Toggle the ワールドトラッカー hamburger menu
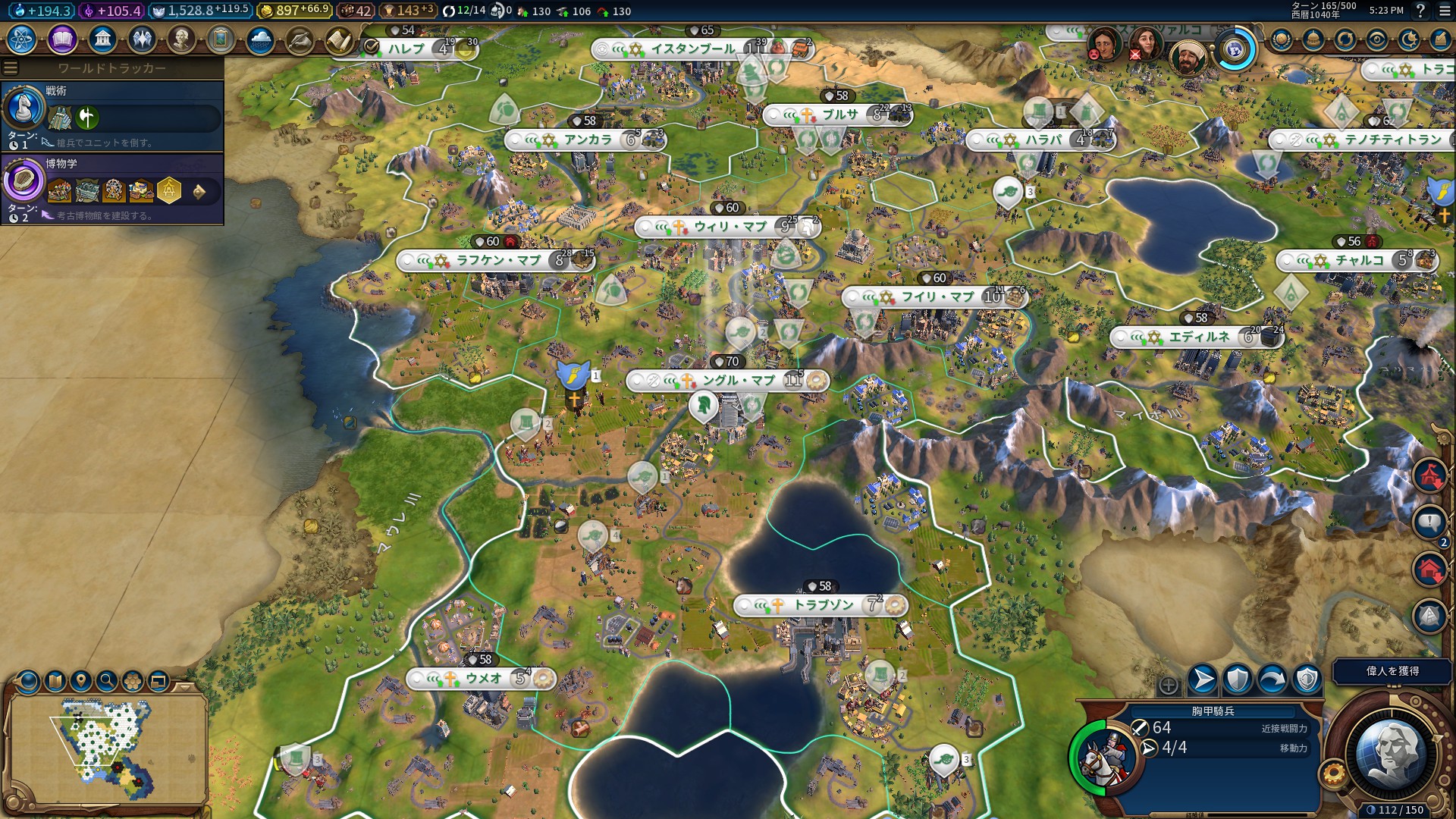1456x819 pixels. pos(11,68)
